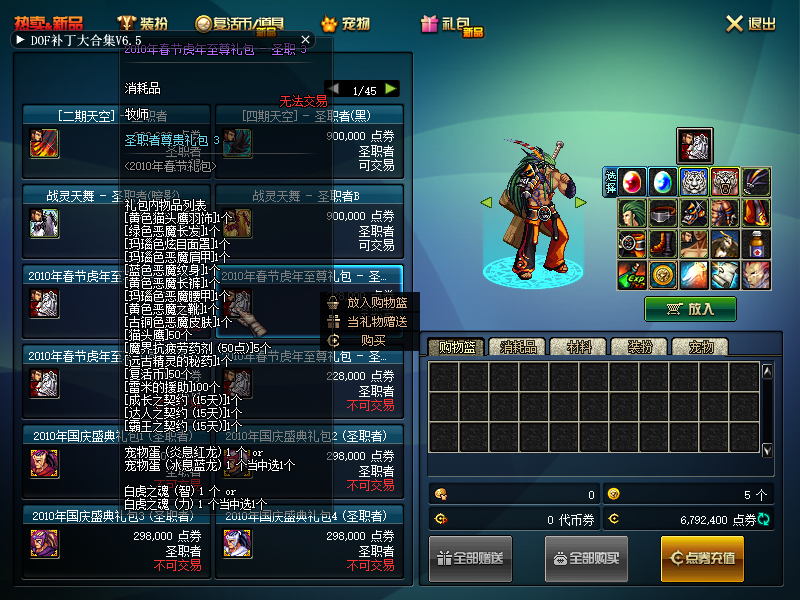800x600 pixels.
Task: Open the 材料 inventory tab
Action: (579, 347)
